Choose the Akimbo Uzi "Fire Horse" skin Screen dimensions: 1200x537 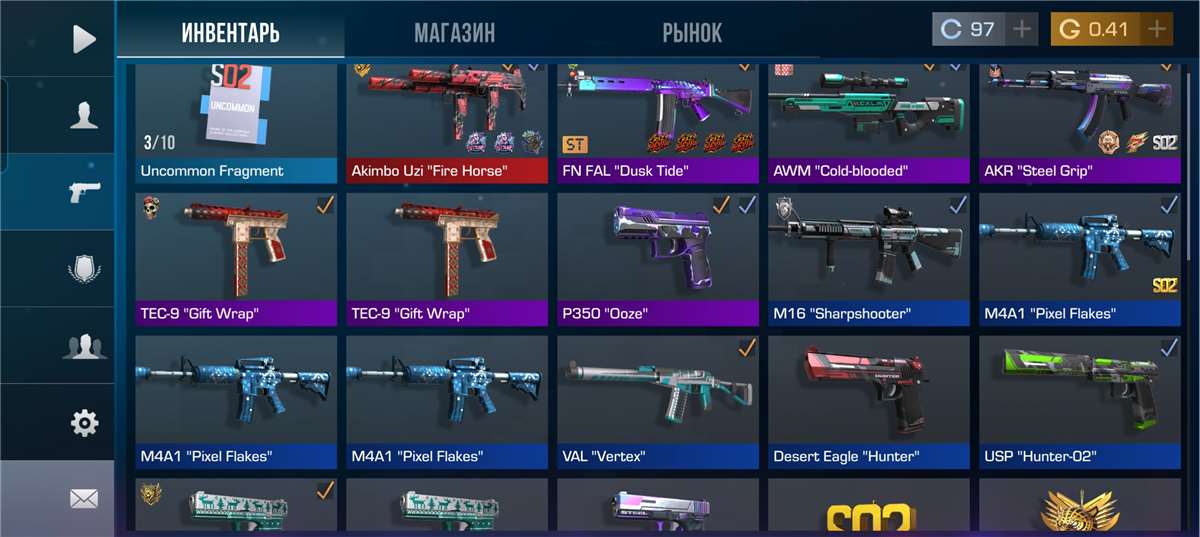coord(446,122)
